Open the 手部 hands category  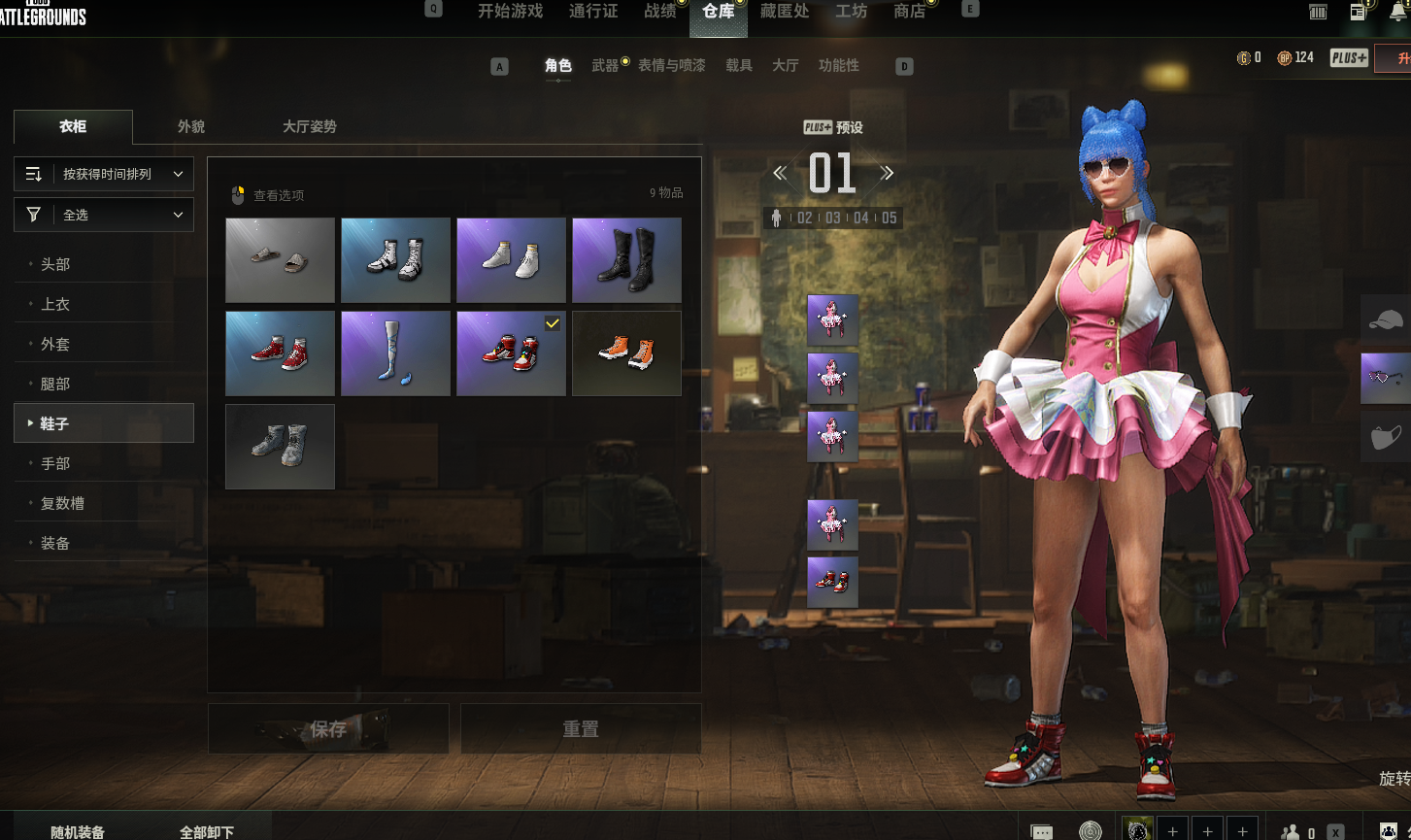coord(55,463)
